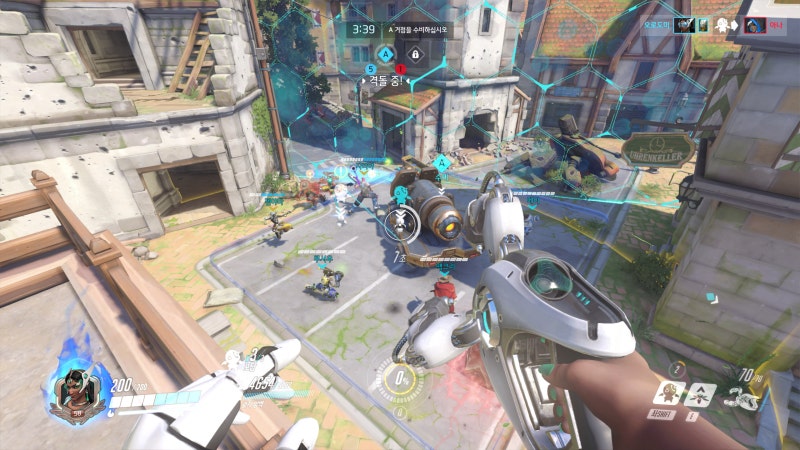800x450 pixels.
Task: Select the point A objective marker
Action: coord(386,54)
